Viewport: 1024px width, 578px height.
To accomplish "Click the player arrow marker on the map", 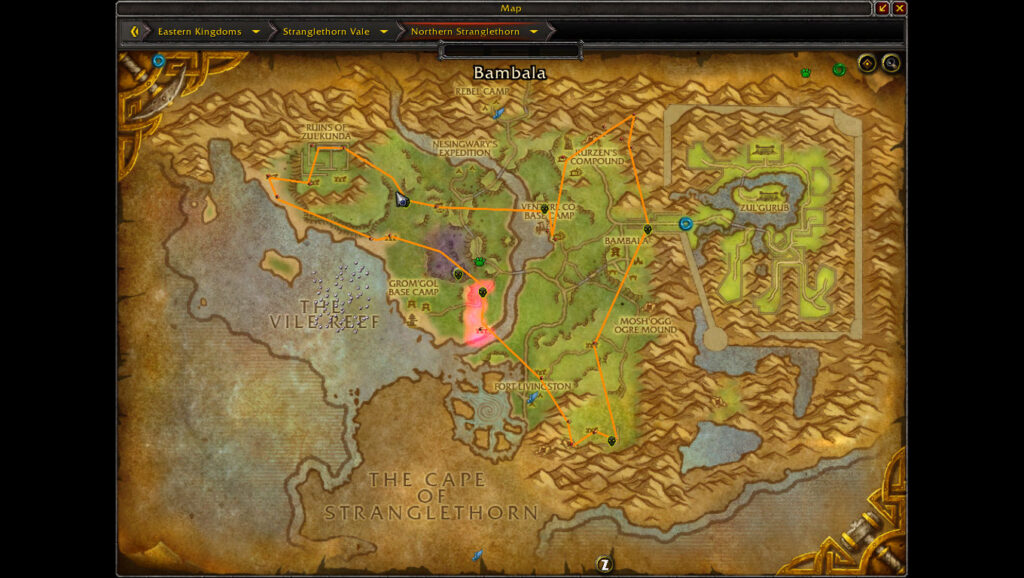I will point(401,199).
